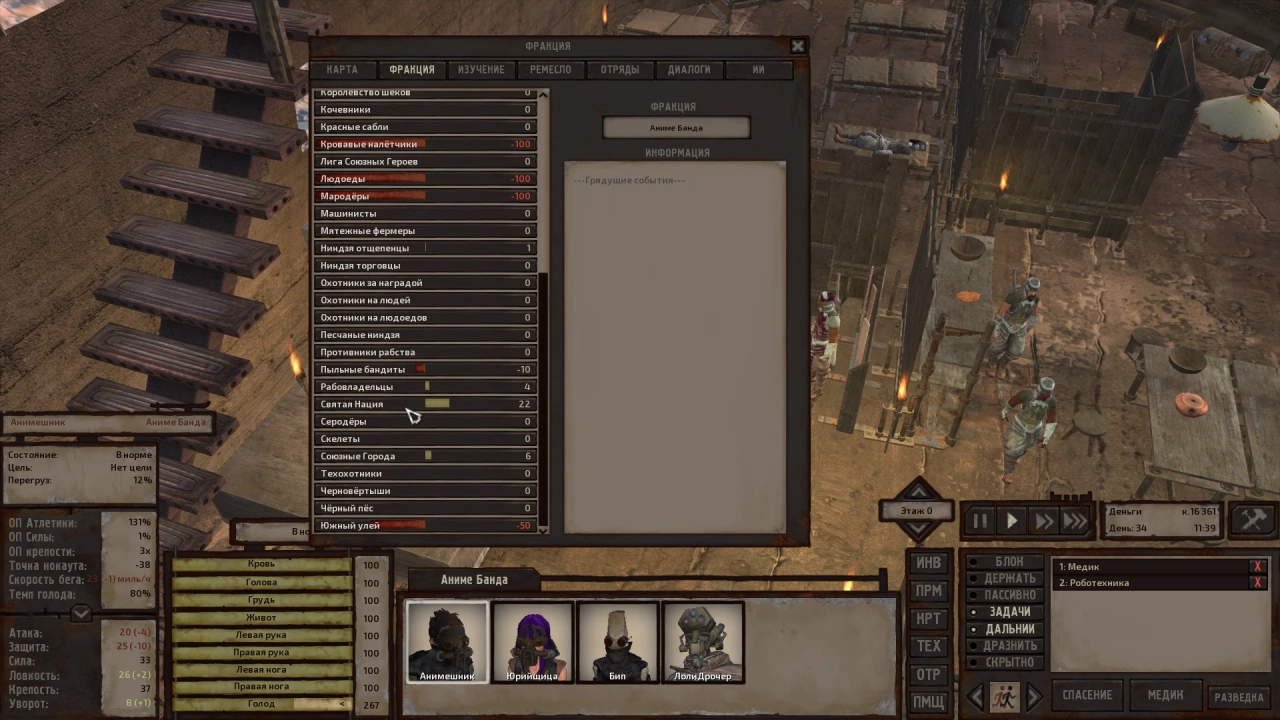Select the Святая Нация faction row
1280x720 pixels.
pyautogui.click(x=426, y=404)
